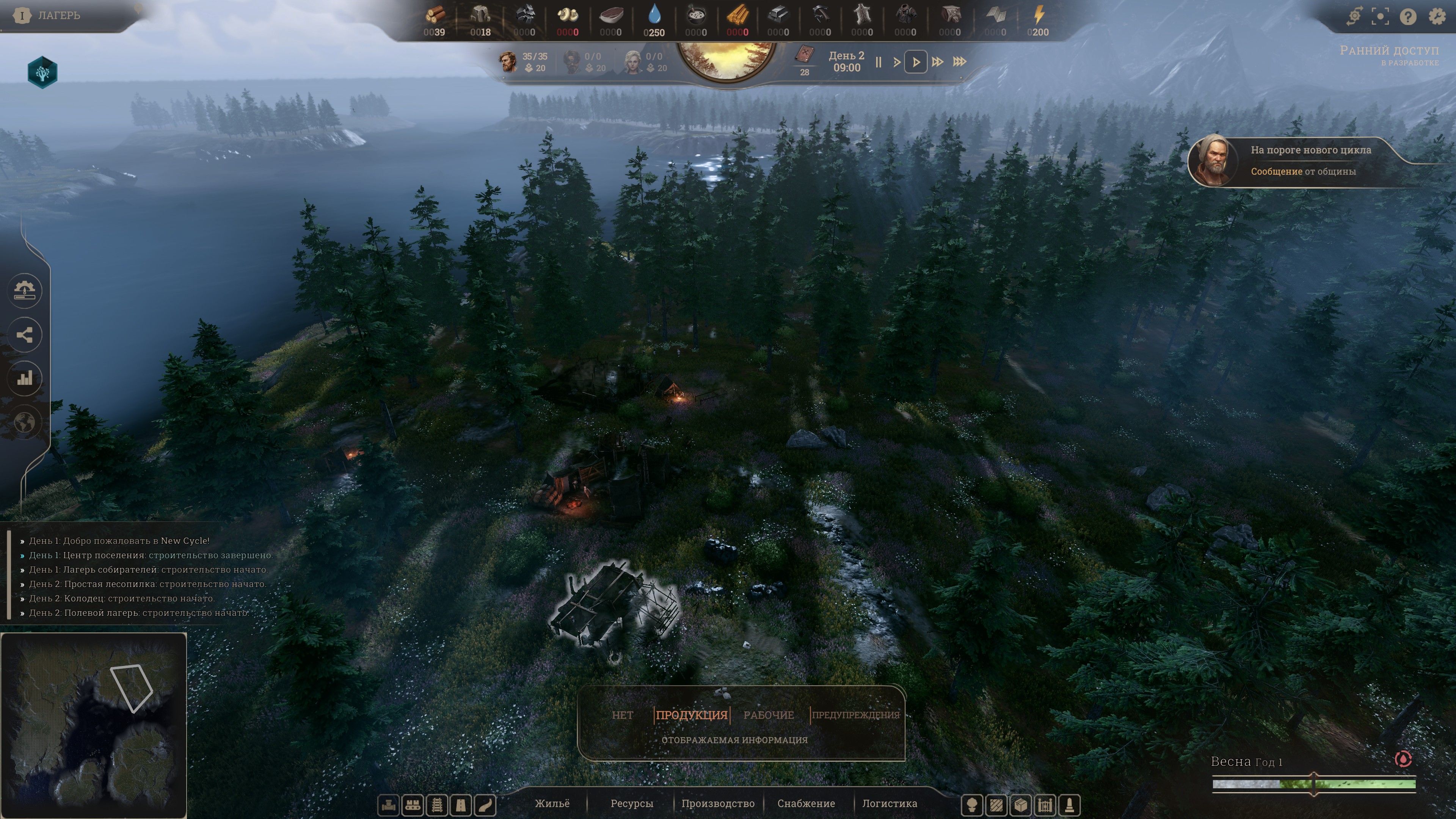This screenshot has height=819, width=1456.
Task: Pause the game speed
Action: click(879, 62)
